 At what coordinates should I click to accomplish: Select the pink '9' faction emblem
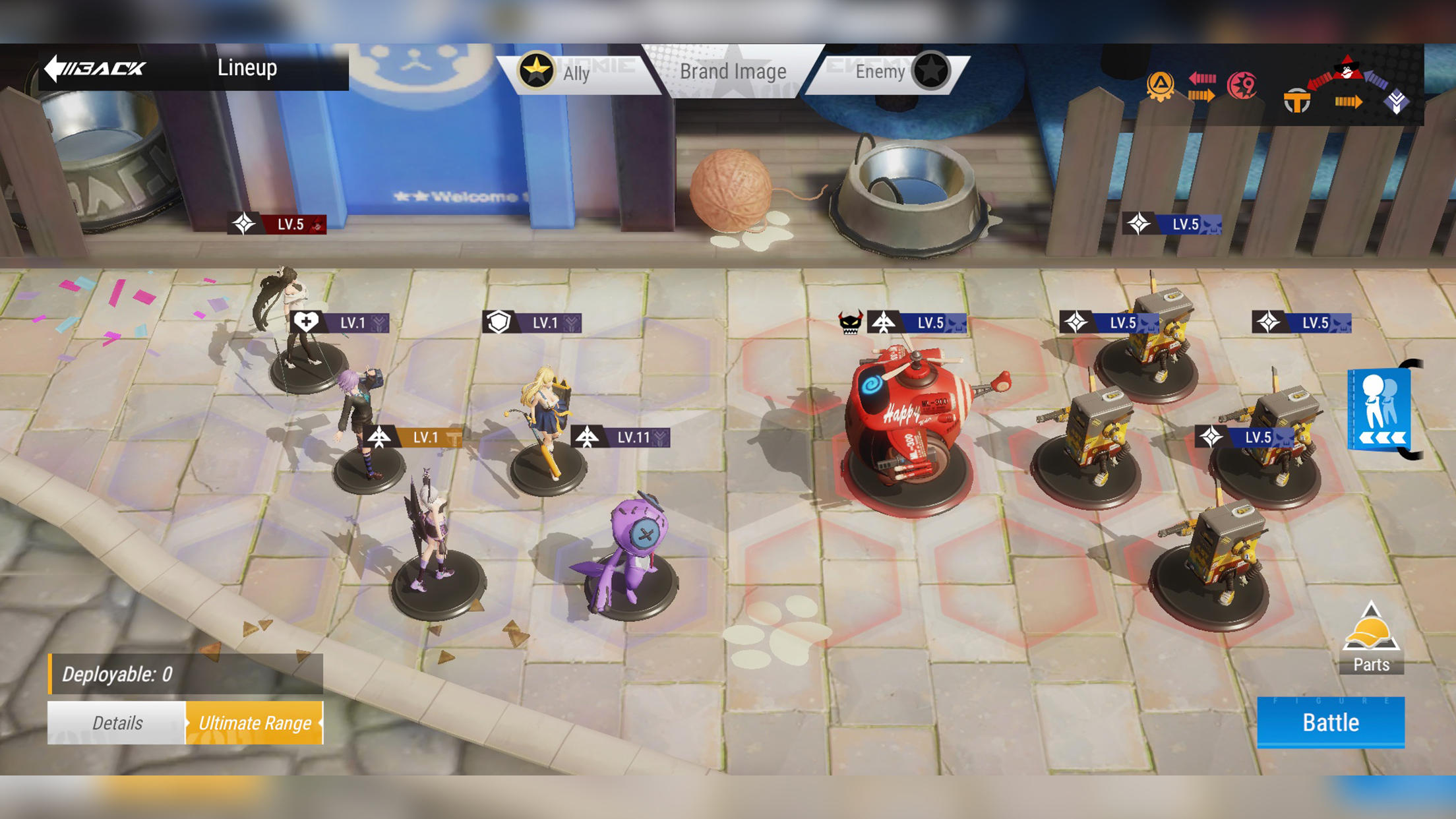point(1241,84)
